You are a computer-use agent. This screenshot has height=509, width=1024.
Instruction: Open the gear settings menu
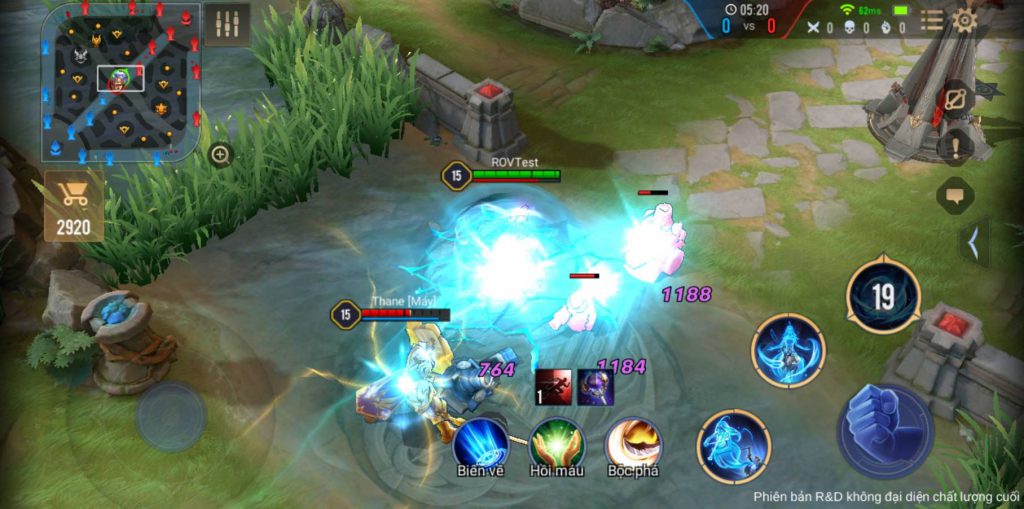coord(964,21)
